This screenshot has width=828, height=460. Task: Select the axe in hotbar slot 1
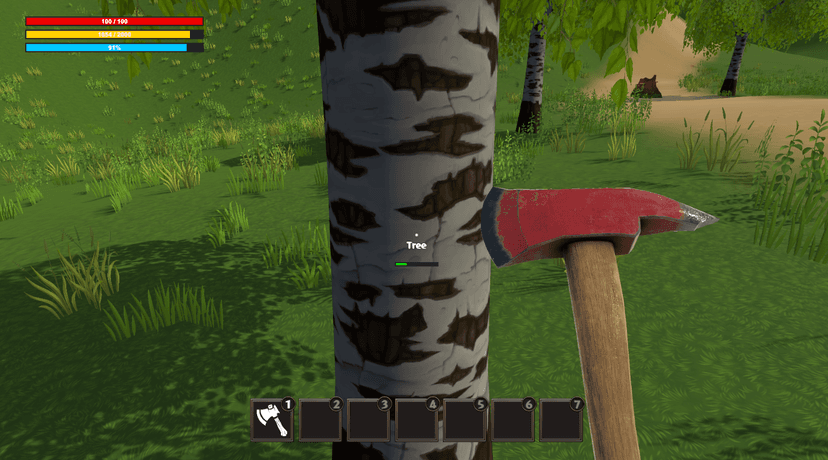pos(271,420)
